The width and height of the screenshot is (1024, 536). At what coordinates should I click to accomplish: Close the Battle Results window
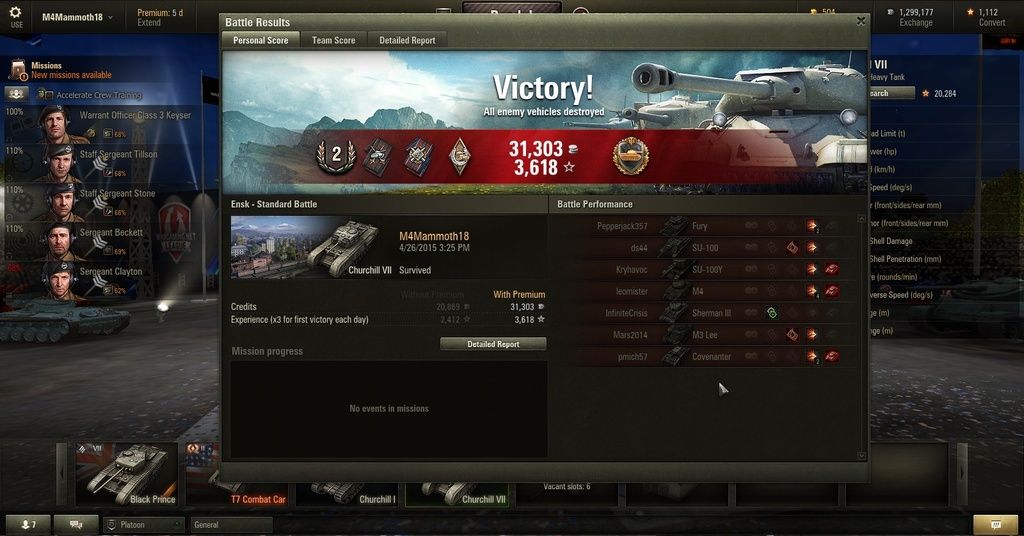point(861,21)
